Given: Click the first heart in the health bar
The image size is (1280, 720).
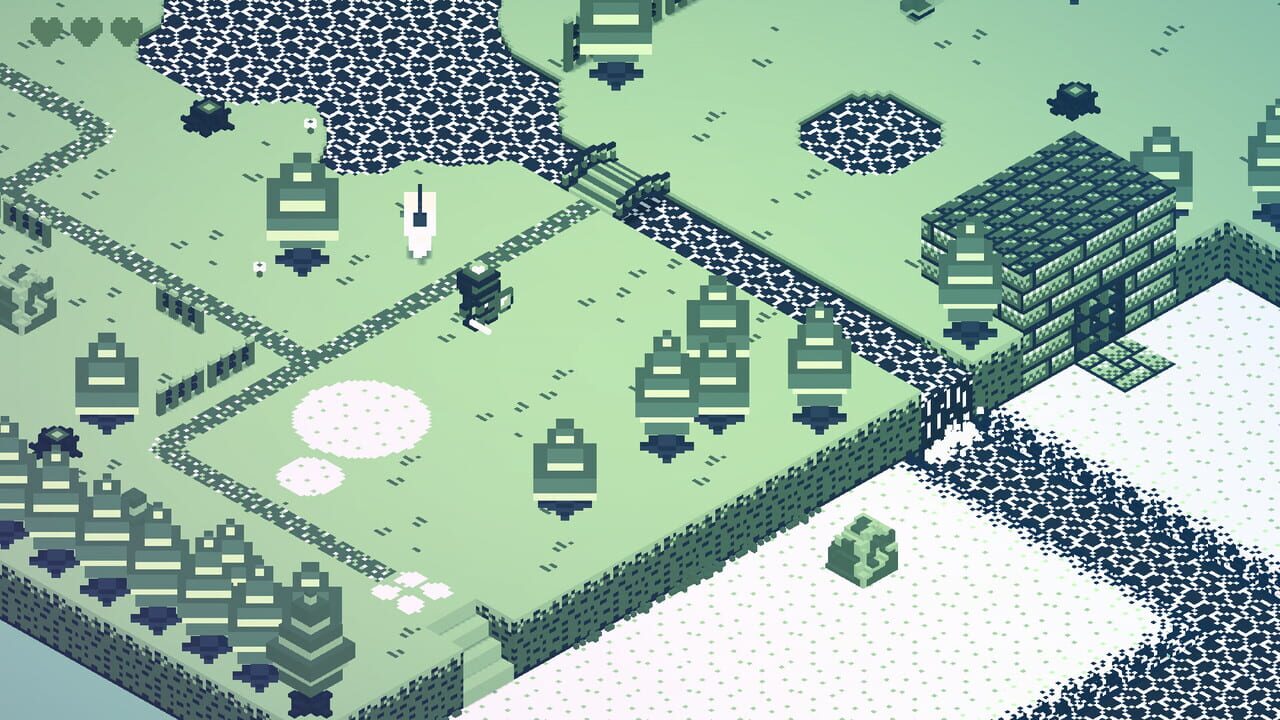Looking at the screenshot, I should [45, 32].
